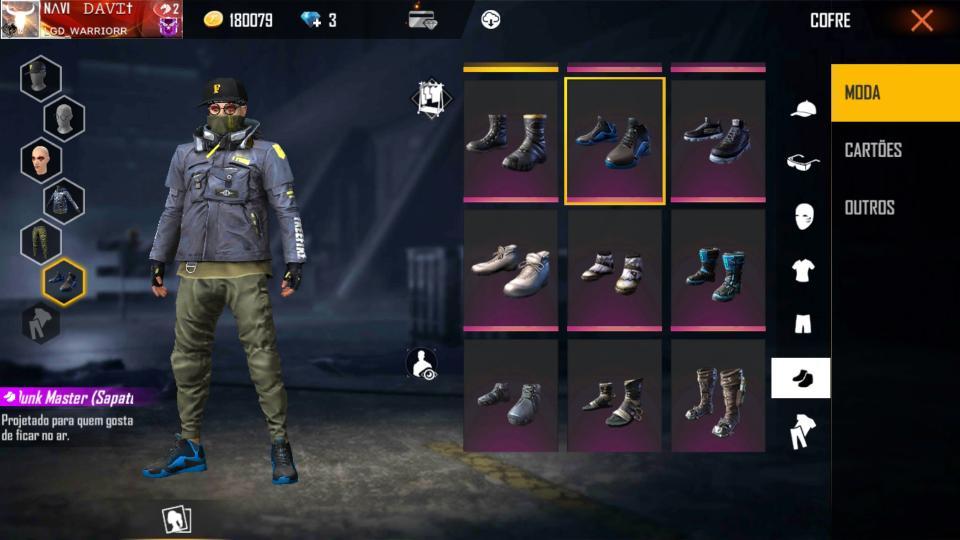Open the CARTÕES tab
Viewport: 960px width, 540px height.
894,150
